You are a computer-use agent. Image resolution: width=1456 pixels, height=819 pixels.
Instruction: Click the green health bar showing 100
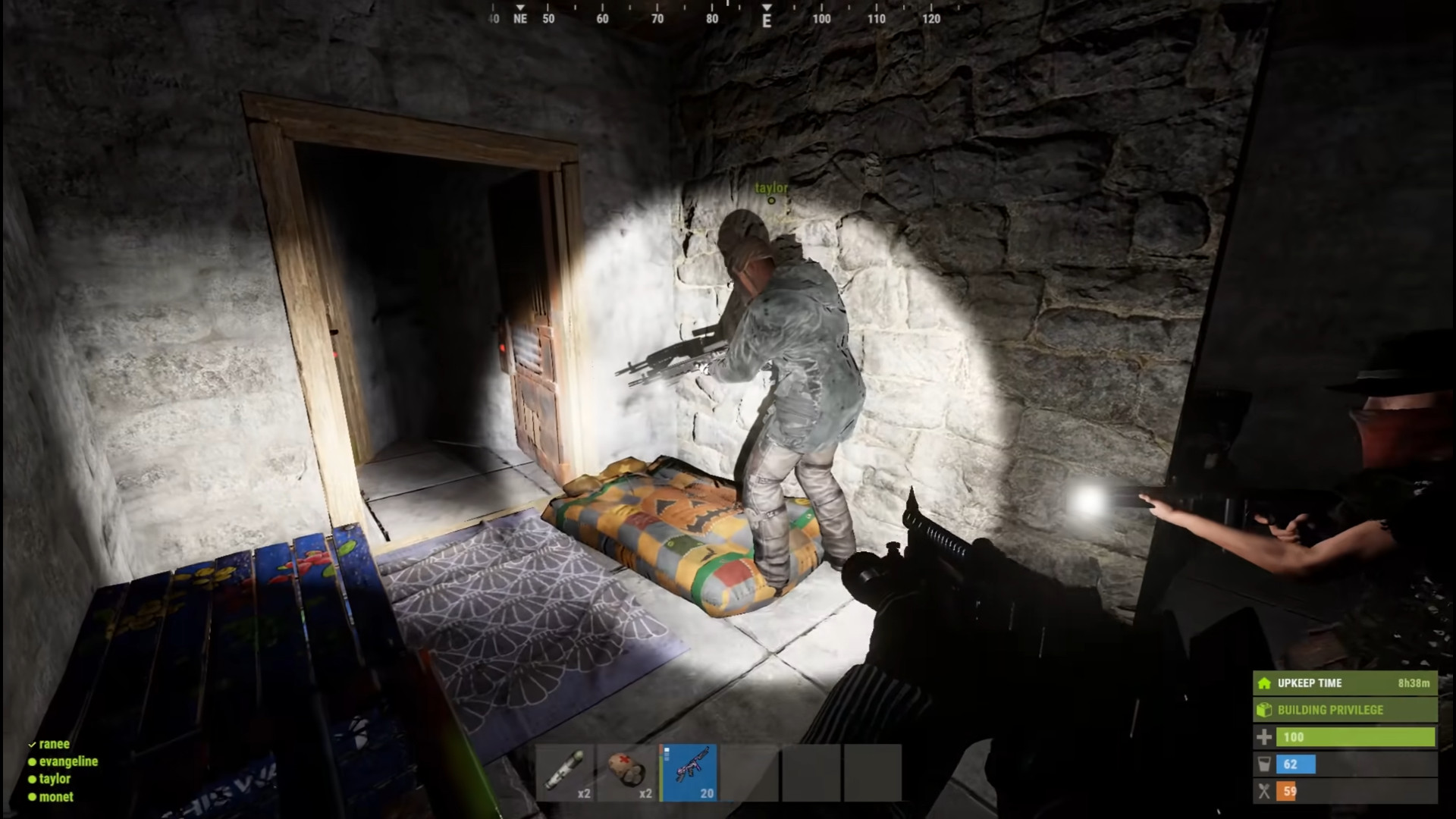[1357, 736]
